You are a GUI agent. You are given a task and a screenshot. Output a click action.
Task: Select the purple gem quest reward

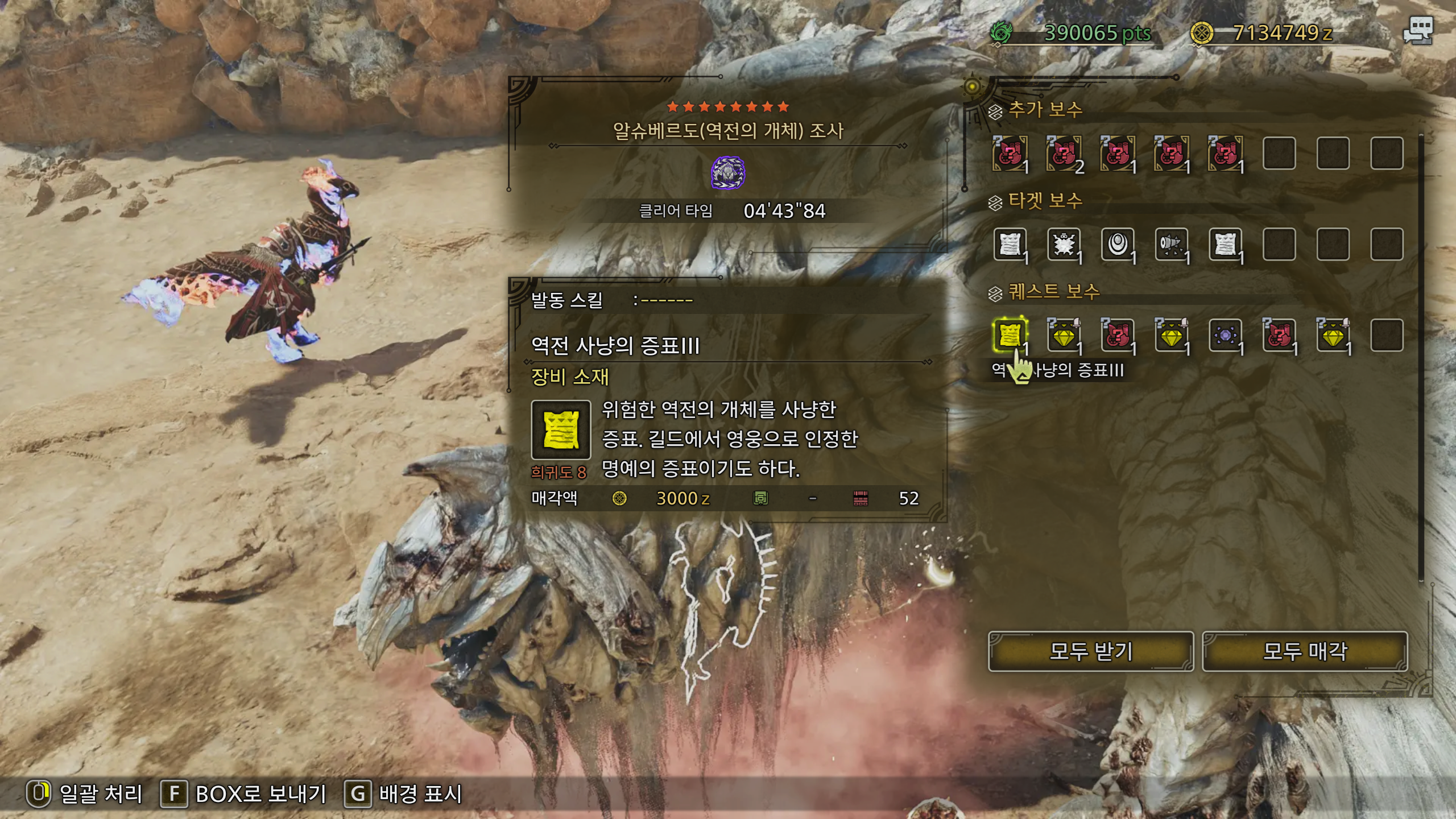coord(1225,336)
